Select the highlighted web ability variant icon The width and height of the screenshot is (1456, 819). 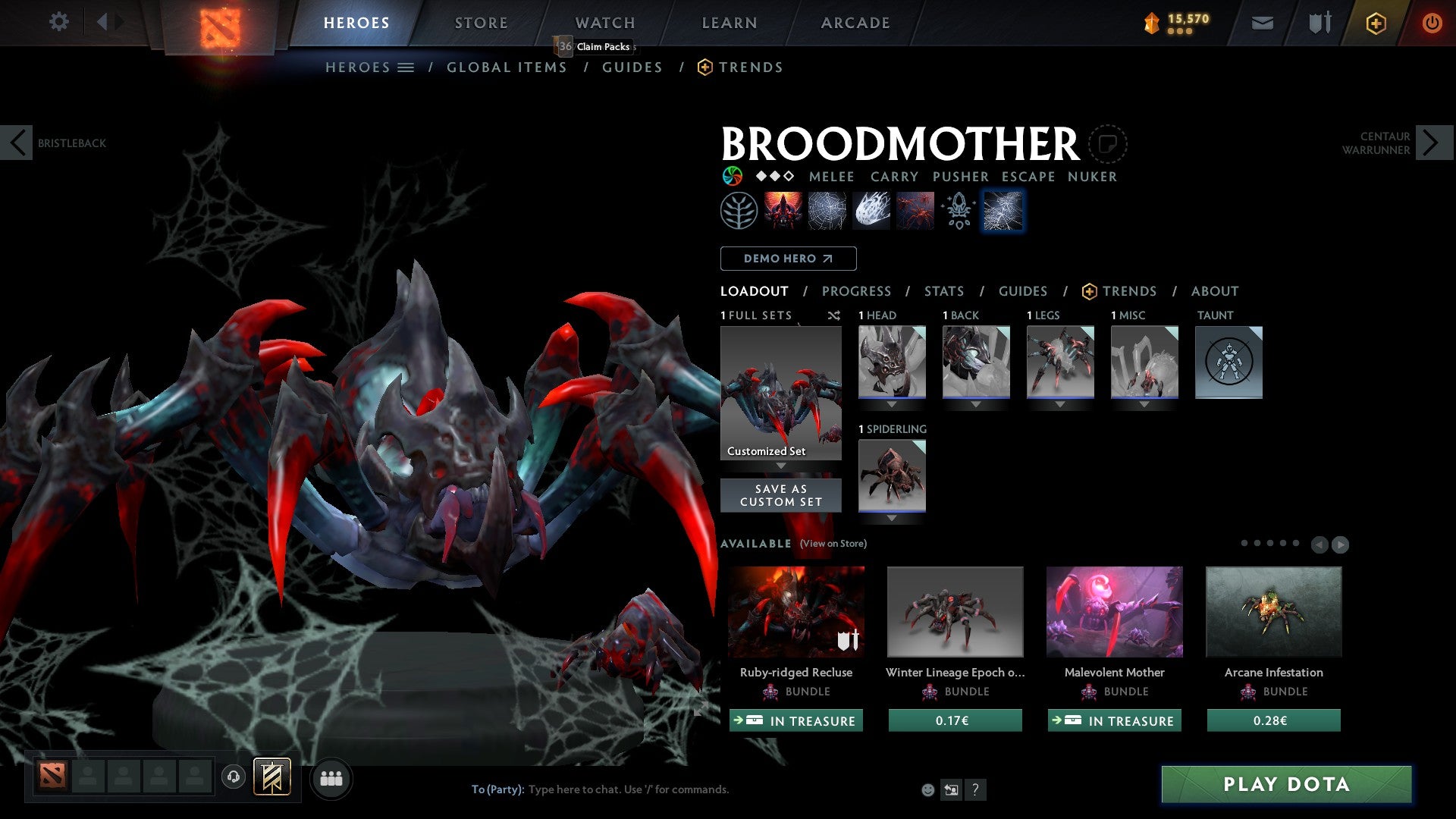coord(1003,210)
